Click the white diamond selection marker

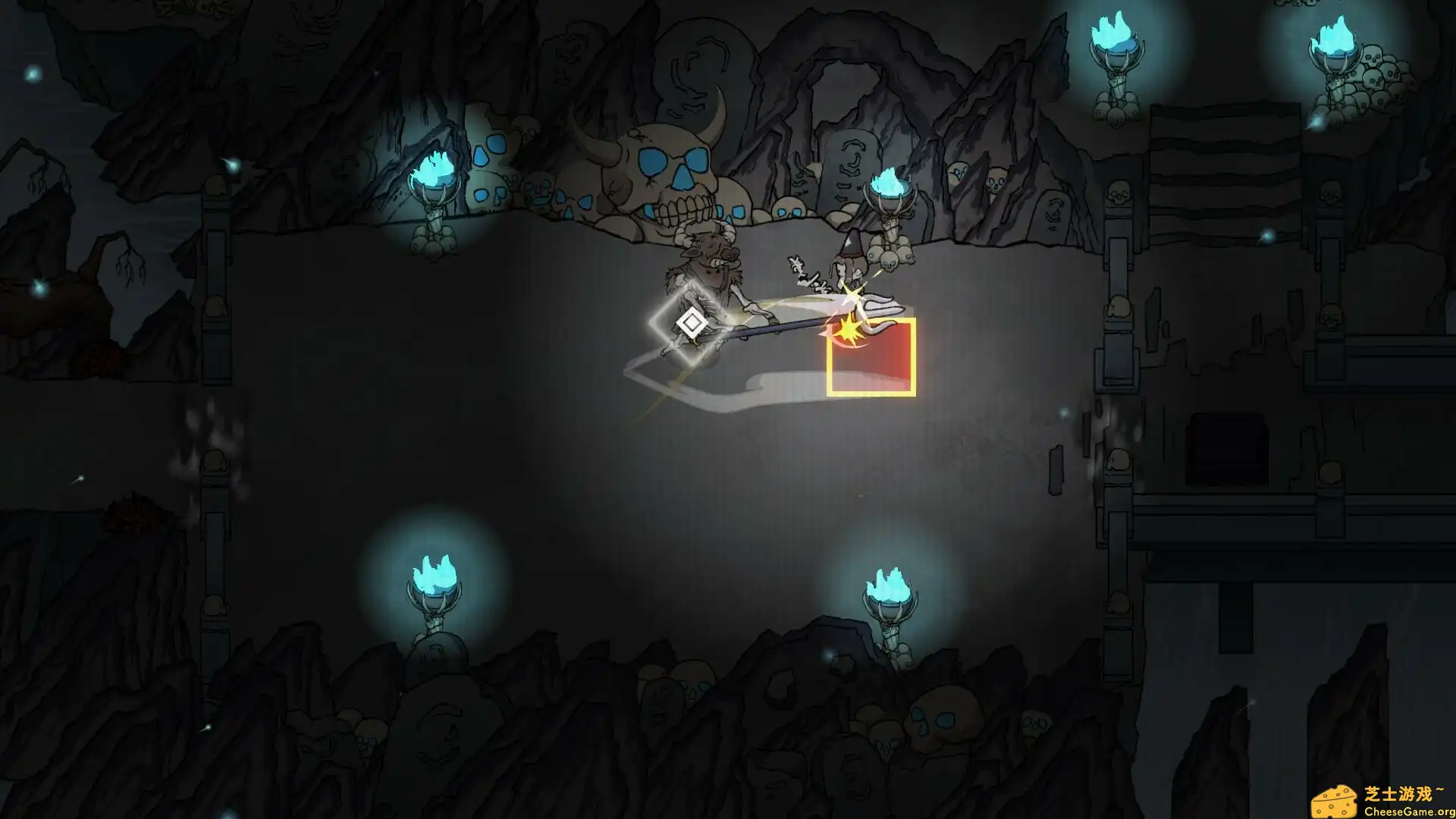tap(692, 323)
